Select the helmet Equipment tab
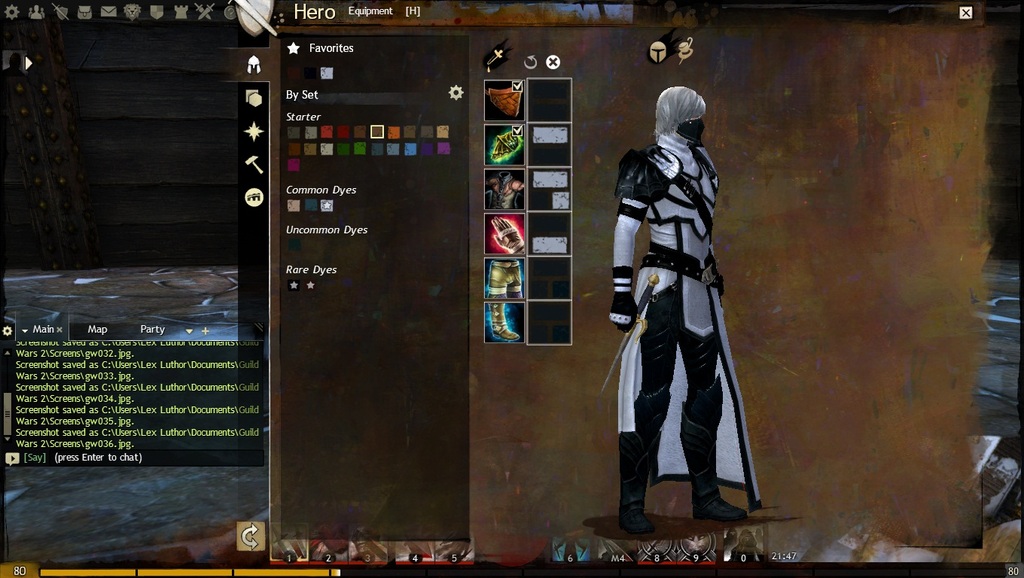 click(254, 65)
